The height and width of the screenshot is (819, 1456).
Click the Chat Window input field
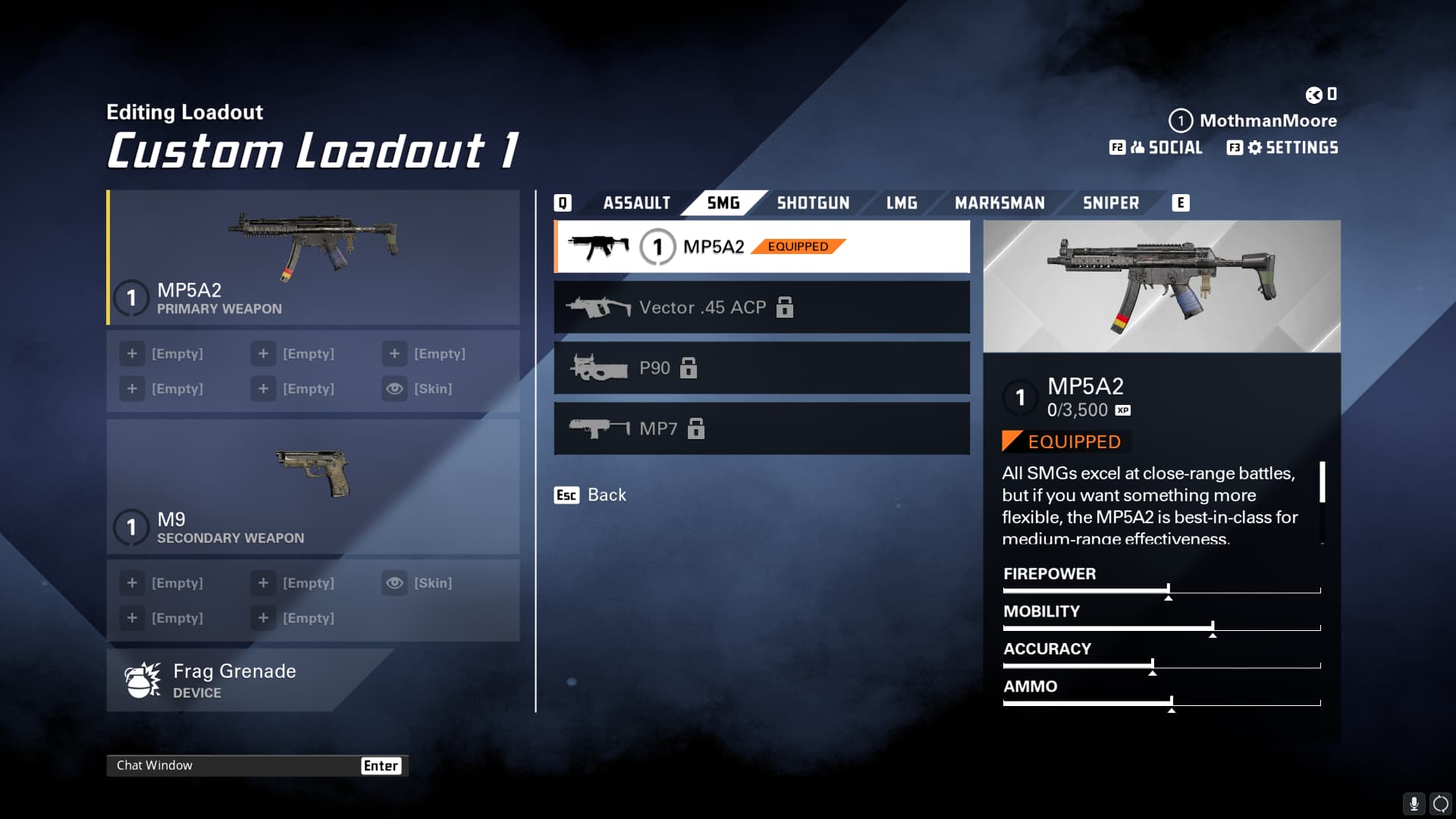(x=235, y=765)
